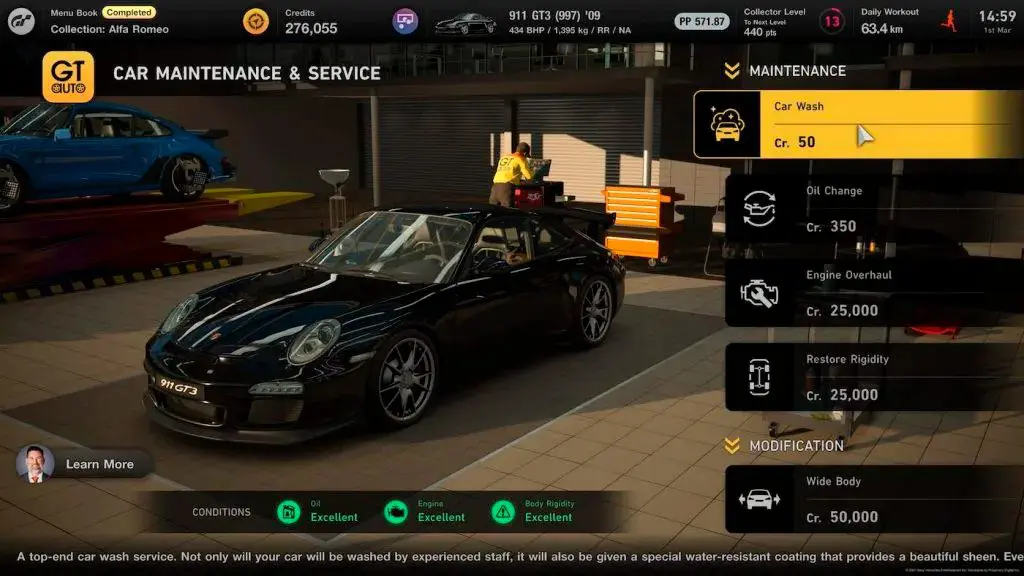
Task: Open the purple icon beside the credits
Action: pos(405,21)
